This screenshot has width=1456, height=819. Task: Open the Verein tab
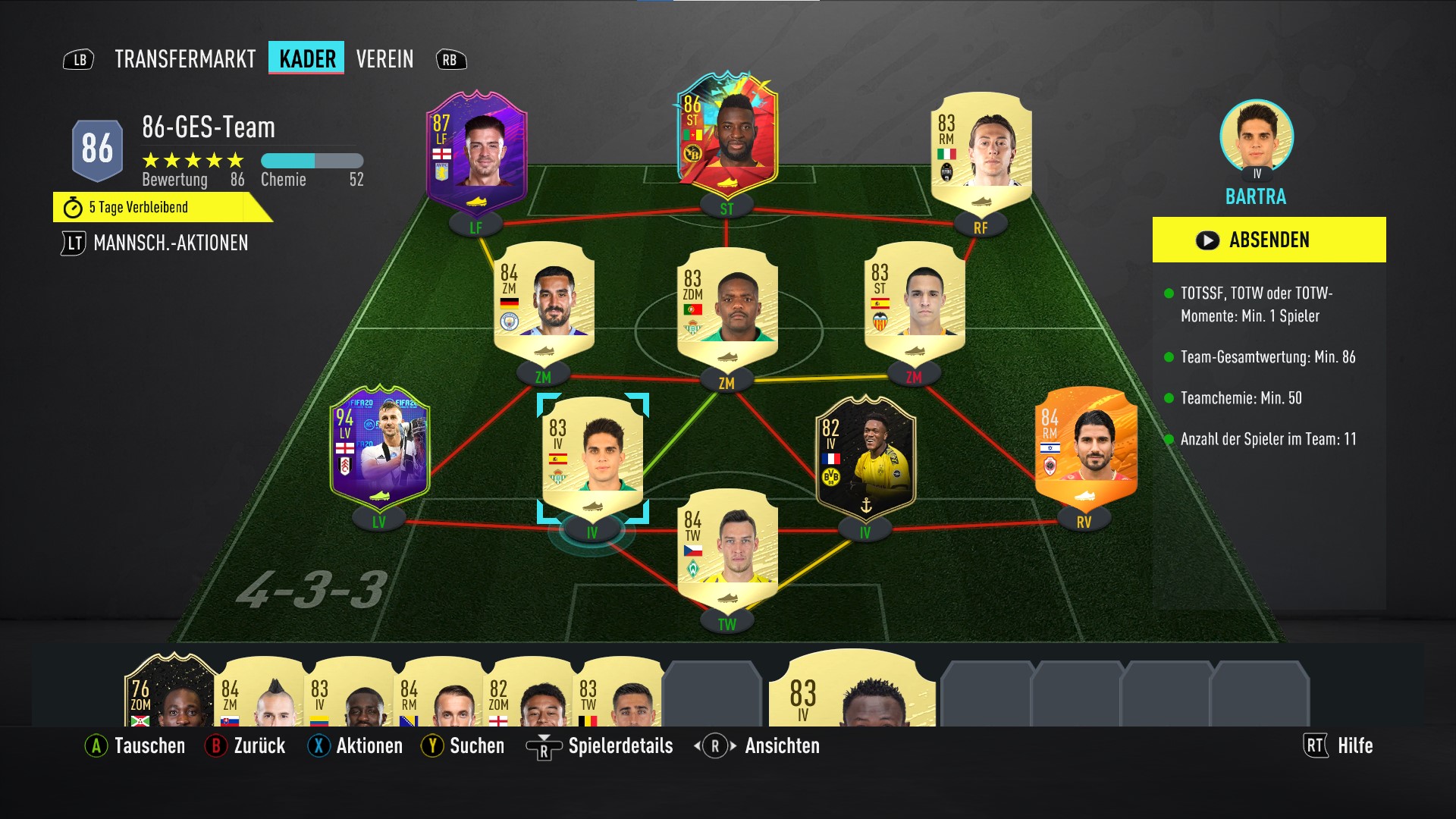[x=384, y=59]
